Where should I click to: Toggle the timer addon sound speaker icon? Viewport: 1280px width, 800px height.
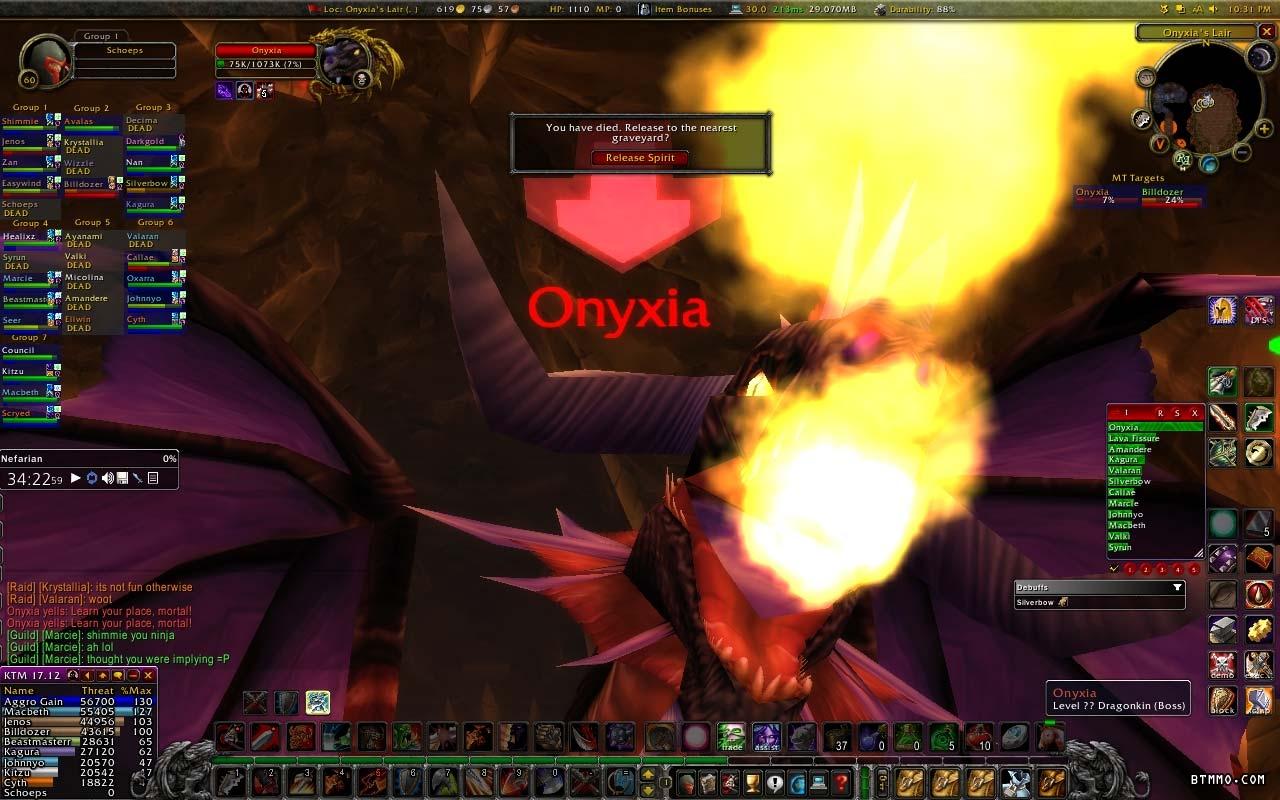[x=107, y=479]
